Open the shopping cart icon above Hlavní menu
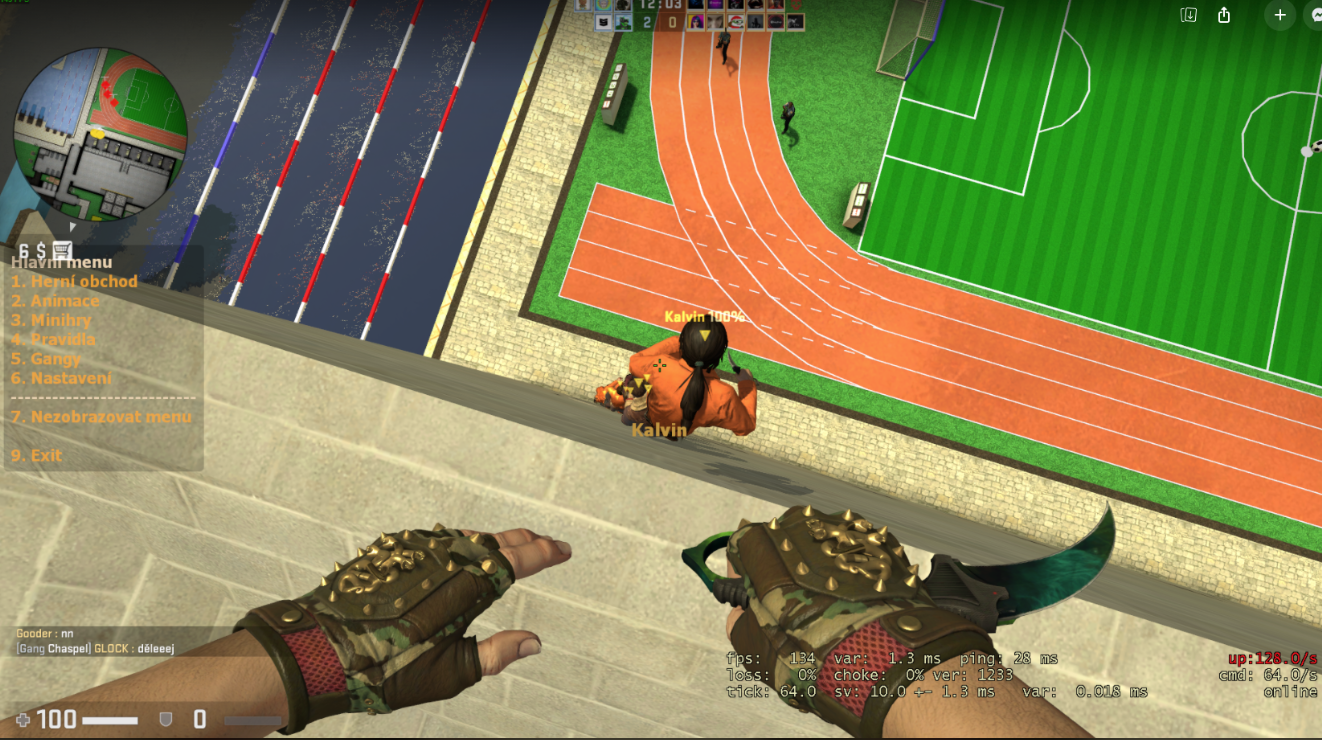This screenshot has width=1322, height=740. (x=62, y=249)
